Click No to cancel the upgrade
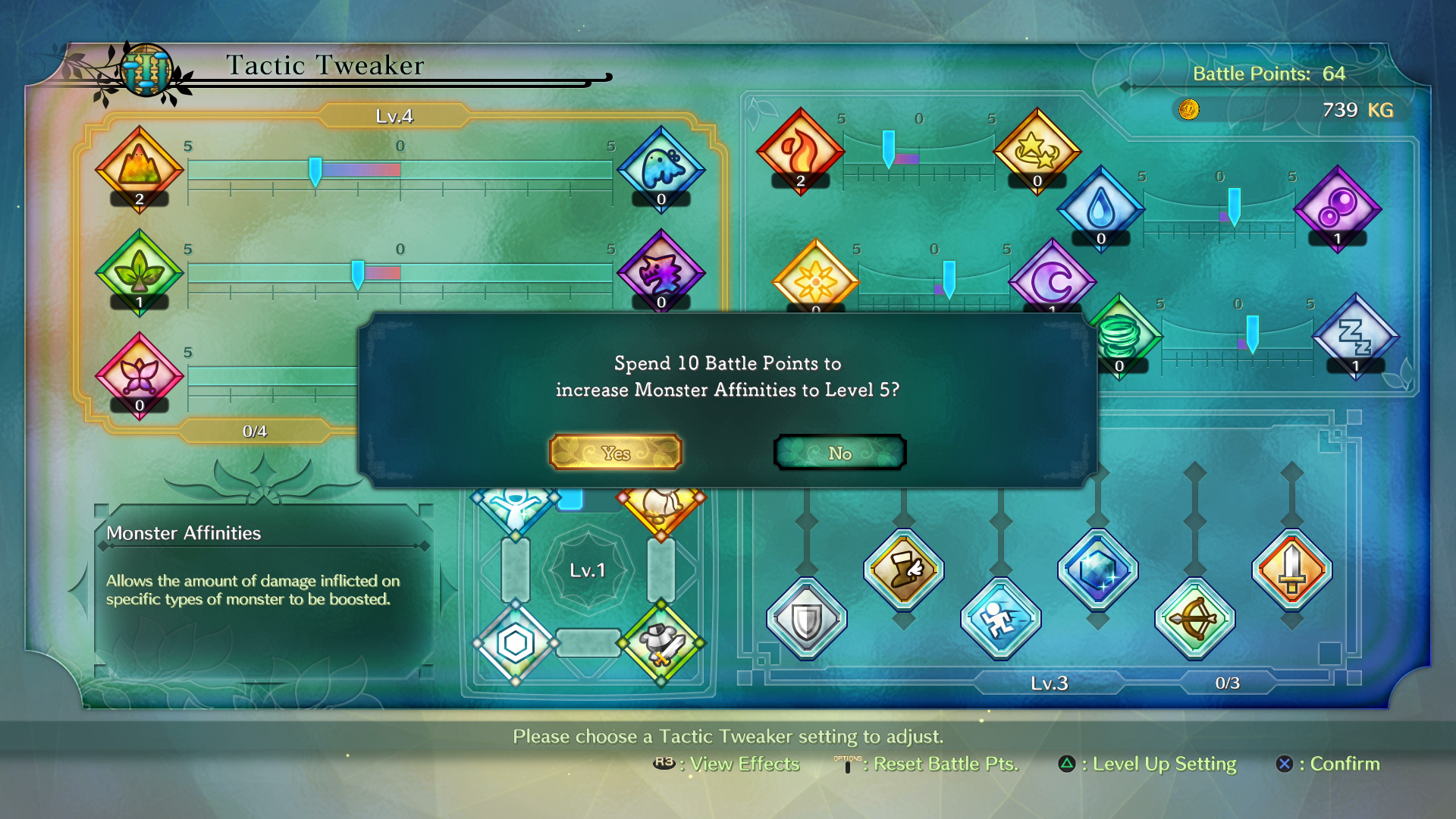Screen dimensions: 1456x819 pos(839,452)
